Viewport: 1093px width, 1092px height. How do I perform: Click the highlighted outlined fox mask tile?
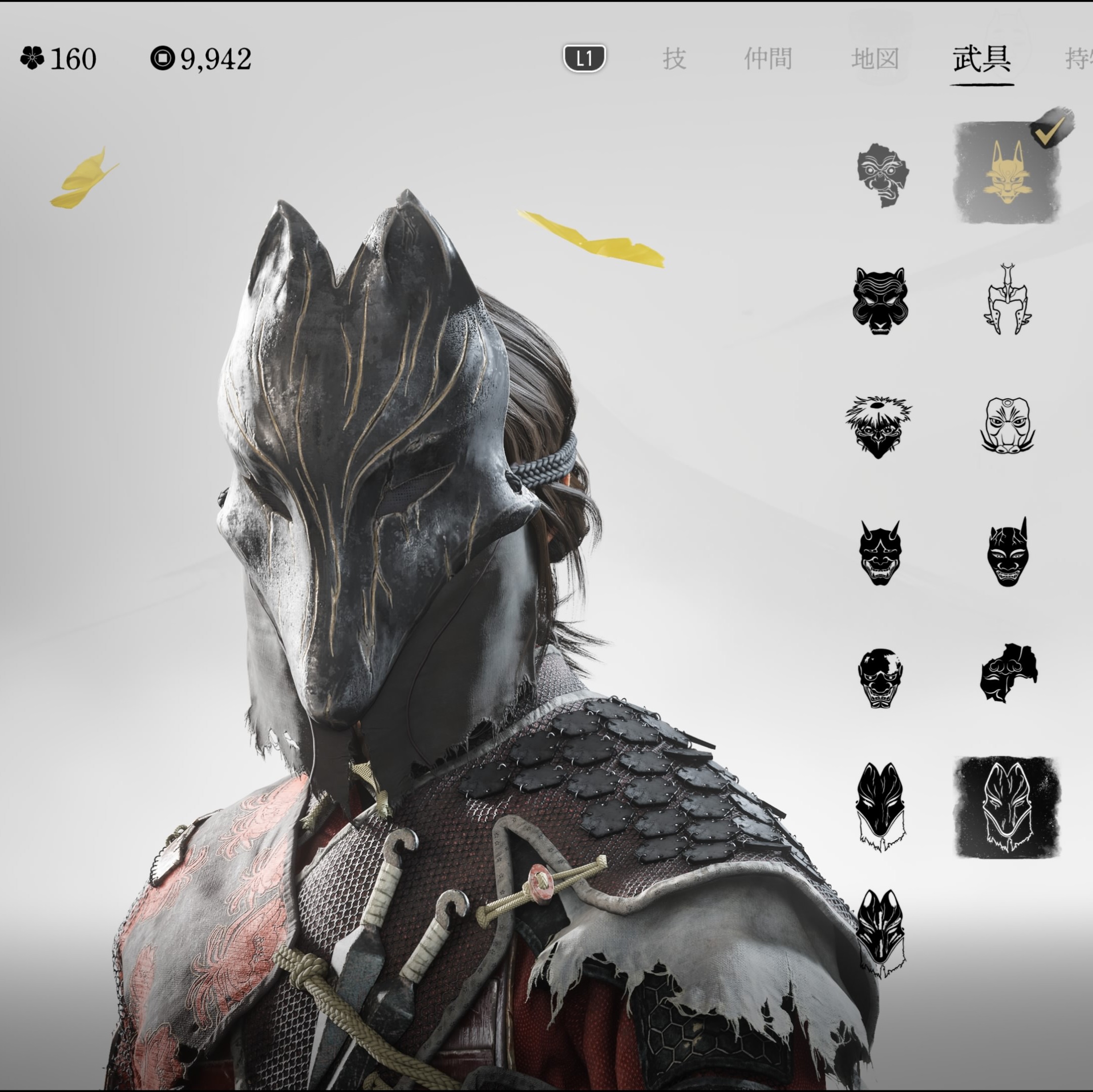[1007, 807]
